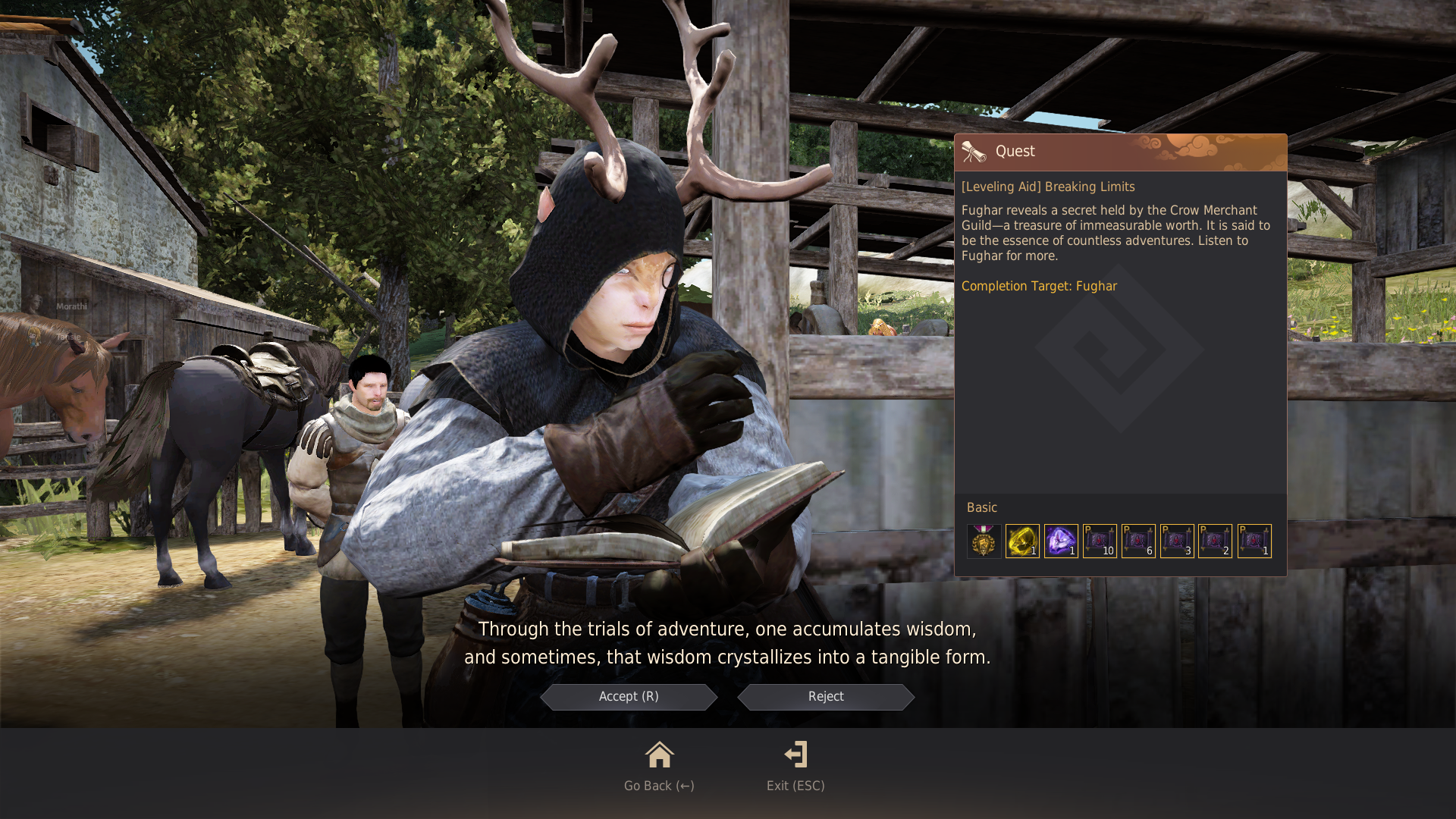Click the player name Morathi
This screenshot has height=819, width=1456.
[71, 306]
